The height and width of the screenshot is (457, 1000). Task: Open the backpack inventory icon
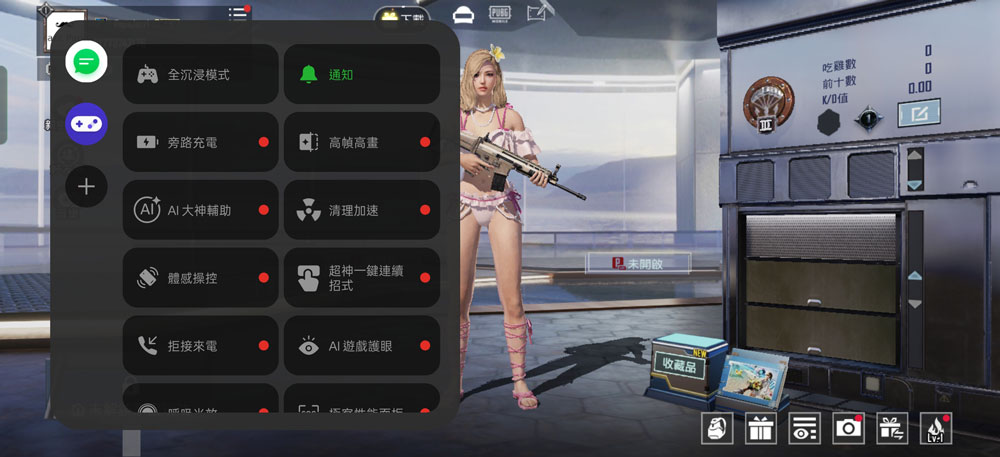[717, 428]
